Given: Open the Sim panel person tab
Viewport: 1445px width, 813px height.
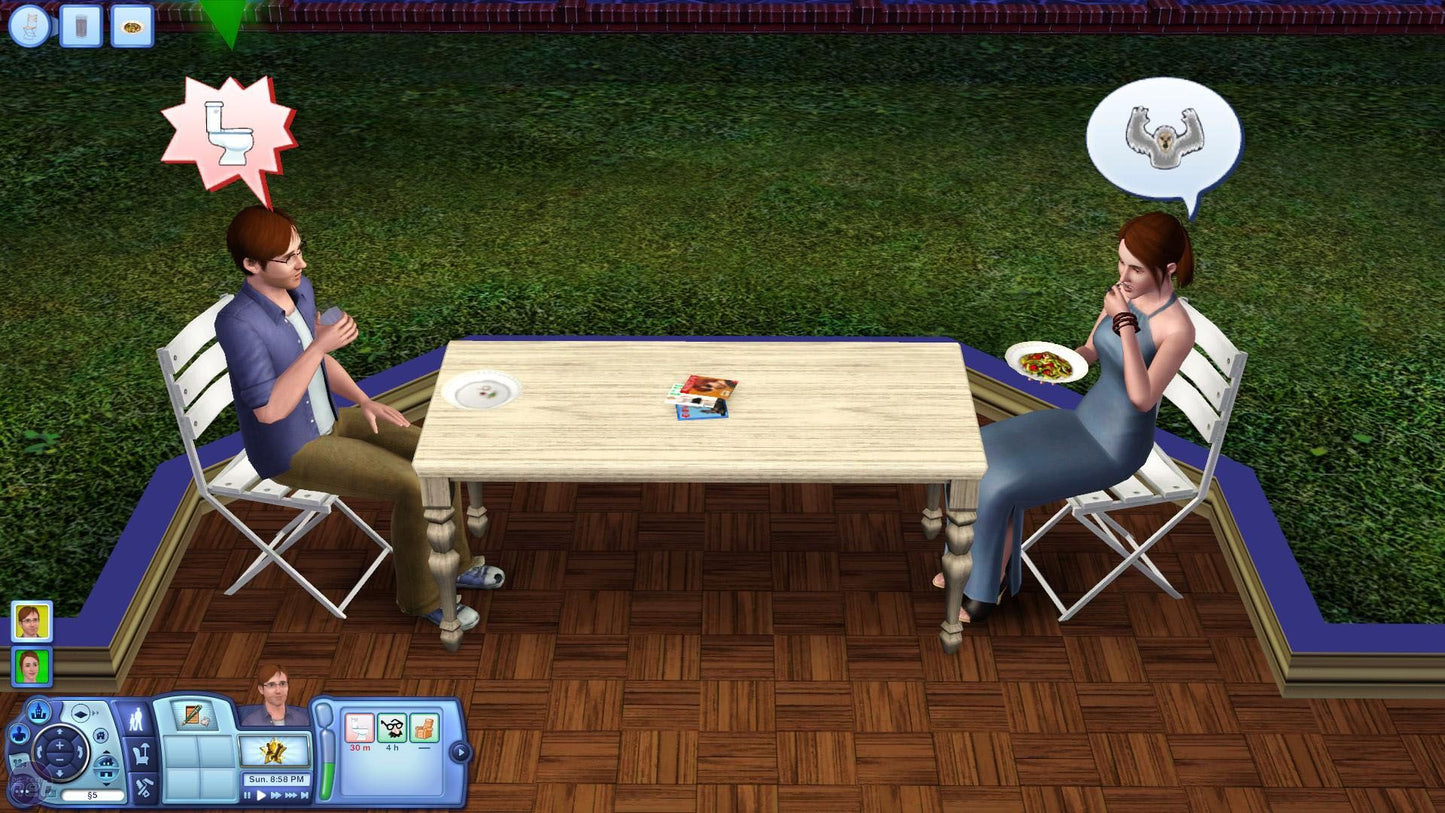Looking at the screenshot, I should coord(134,720).
